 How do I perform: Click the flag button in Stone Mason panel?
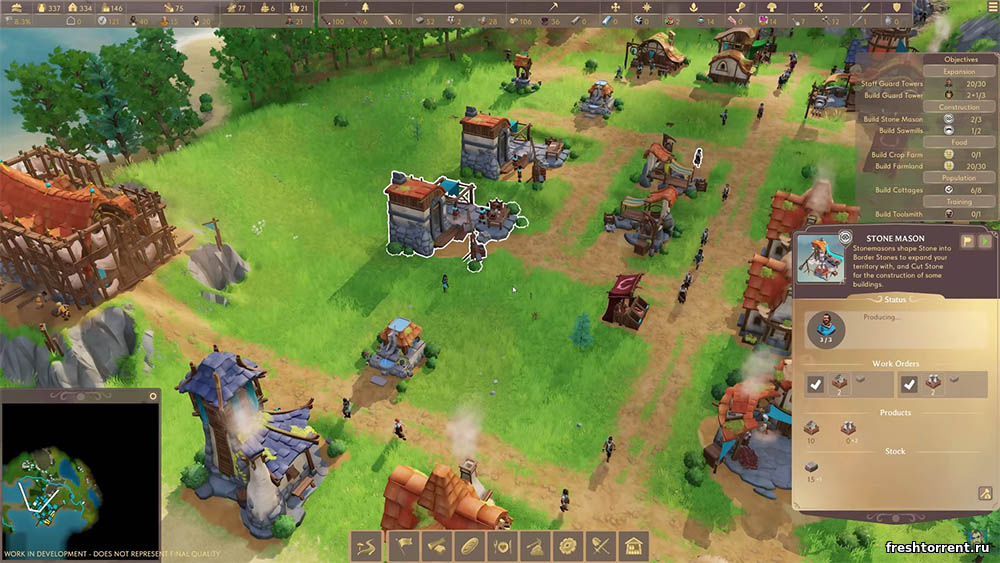[x=967, y=241]
